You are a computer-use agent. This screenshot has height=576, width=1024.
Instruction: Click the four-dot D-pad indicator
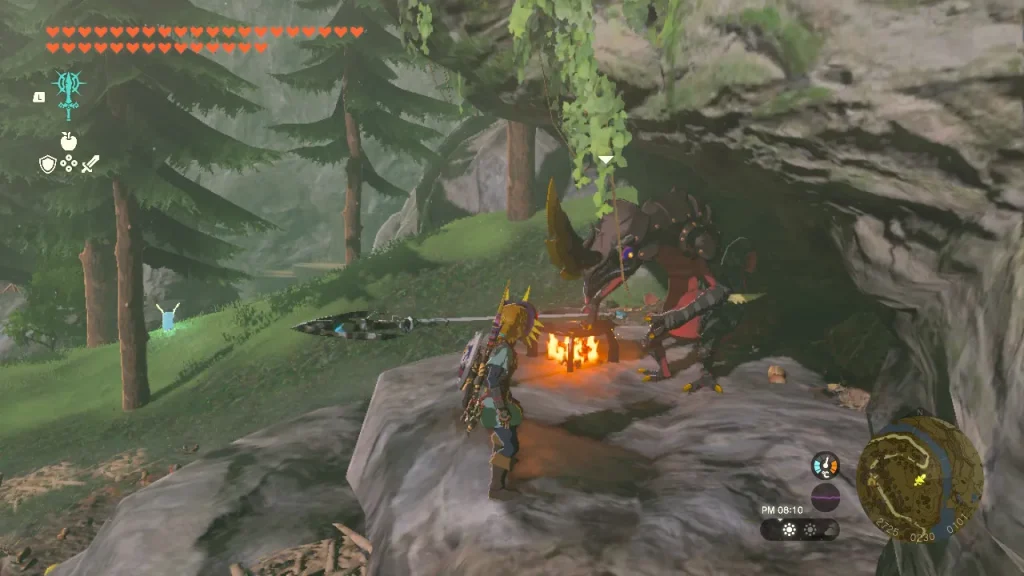(68, 164)
